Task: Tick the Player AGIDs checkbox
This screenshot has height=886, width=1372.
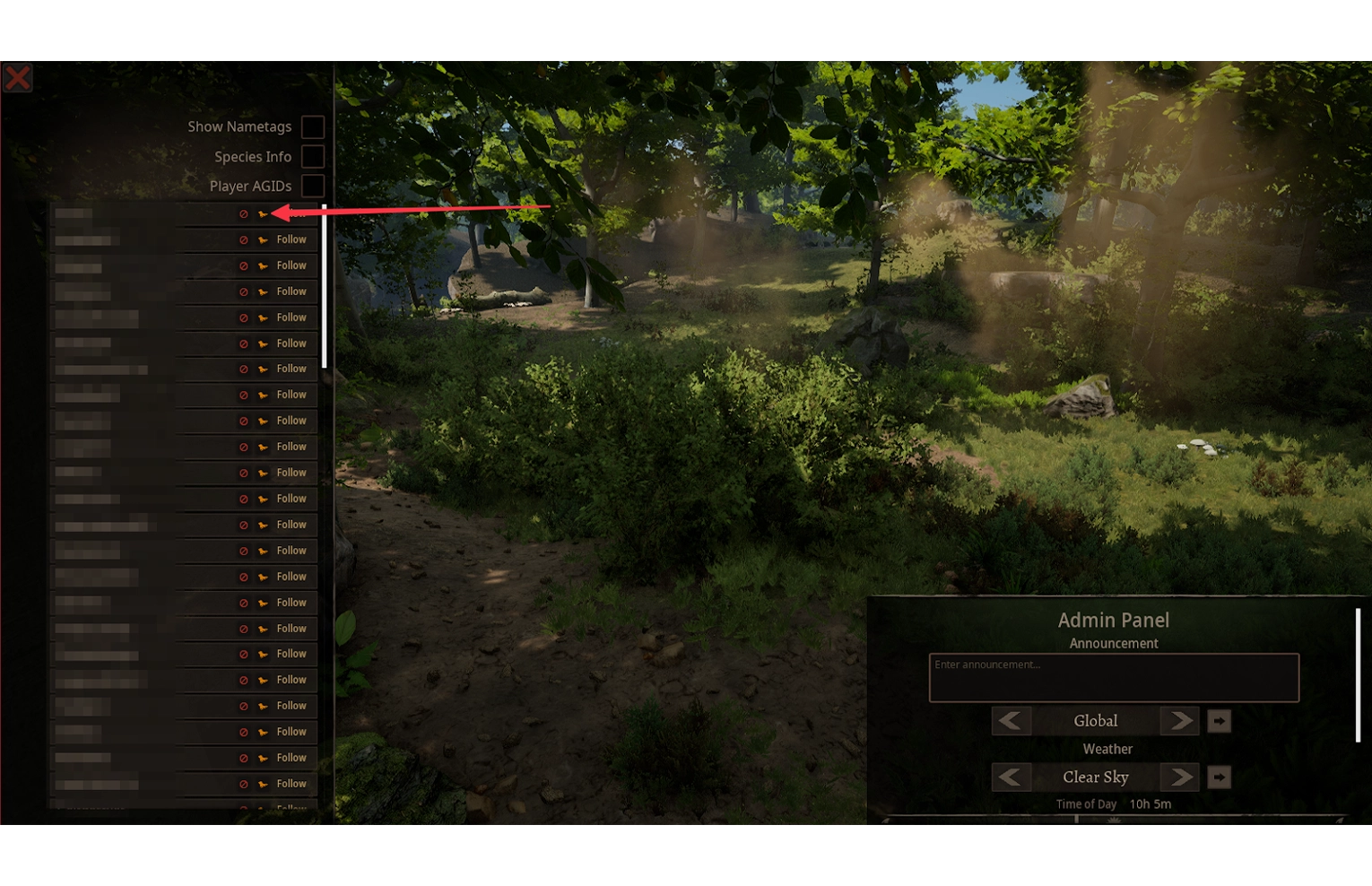Action: pos(312,187)
